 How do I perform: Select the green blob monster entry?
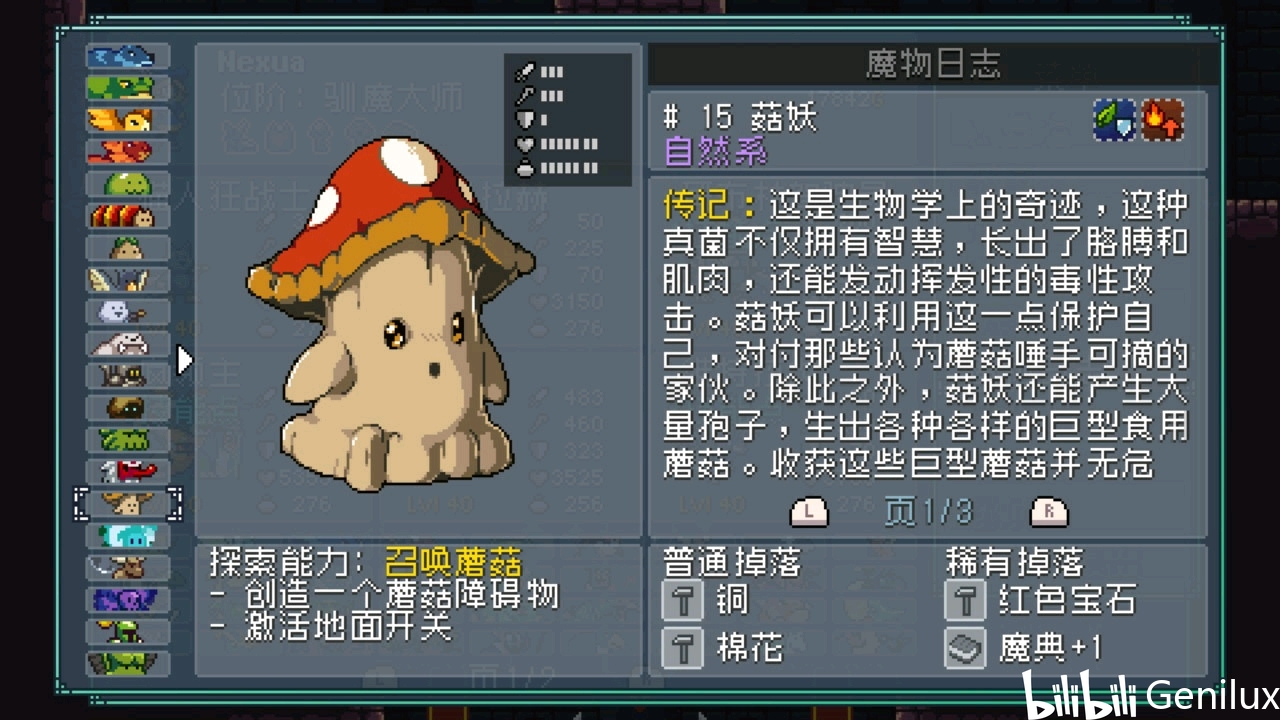[127, 184]
